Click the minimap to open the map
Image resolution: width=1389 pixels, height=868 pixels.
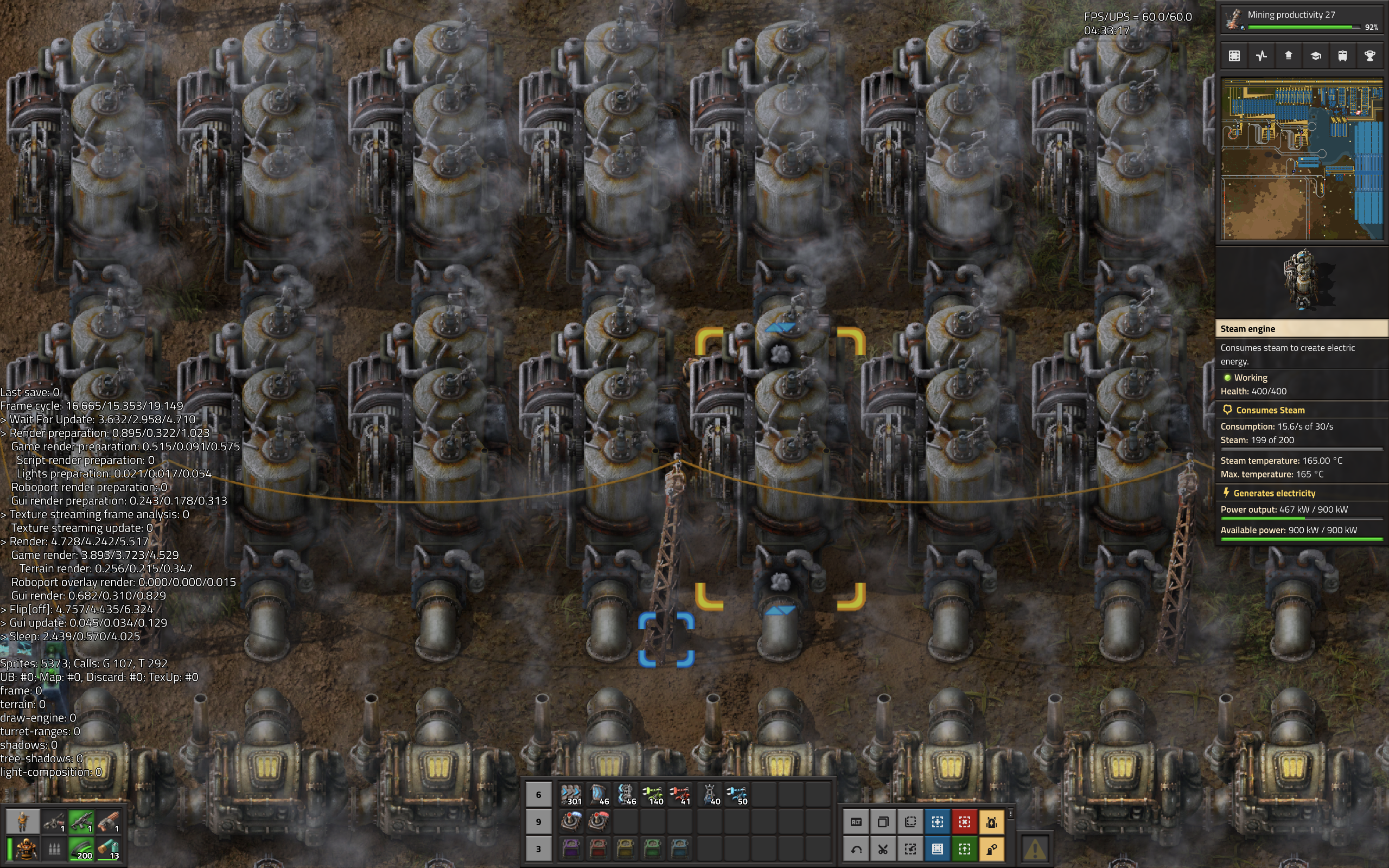click(x=1301, y=159)
